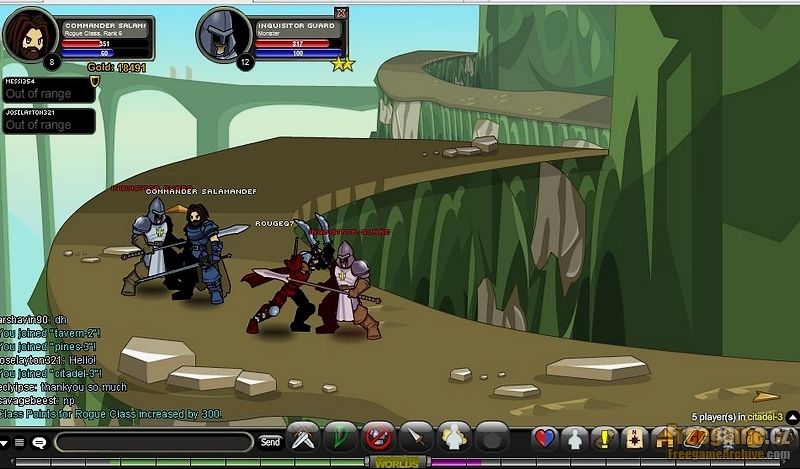
Task: Select party member Joselayton321's frame
Action: point(47,121)
